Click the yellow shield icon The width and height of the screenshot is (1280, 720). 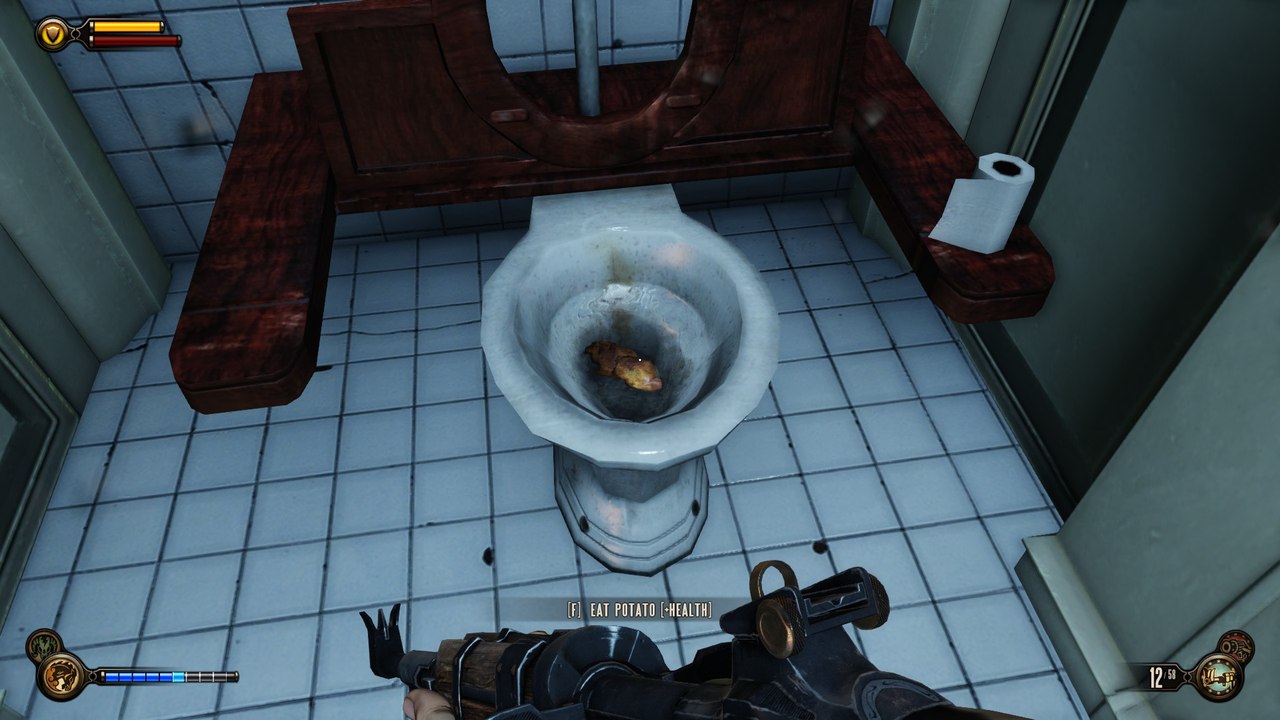(53, 35)
